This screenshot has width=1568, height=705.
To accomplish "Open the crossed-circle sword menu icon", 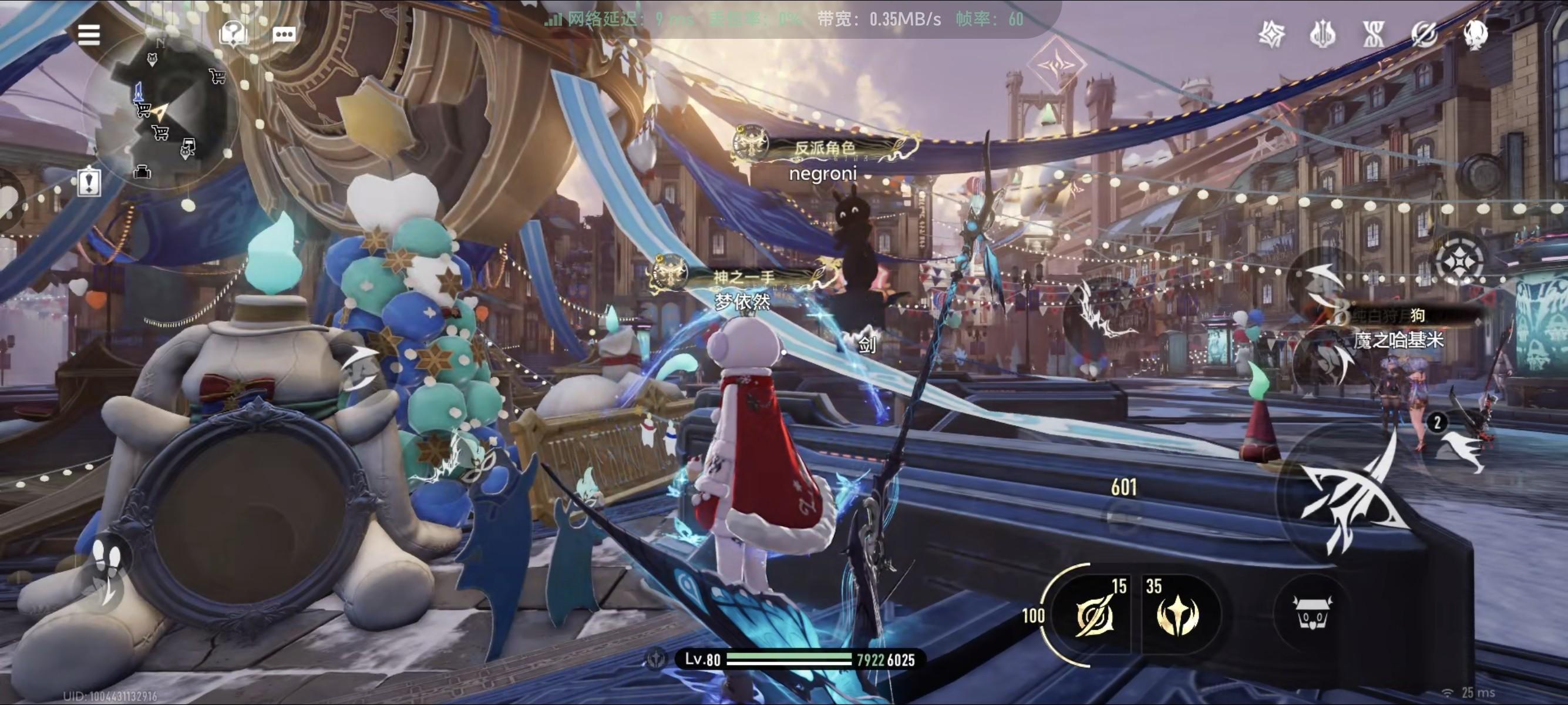I will tap(1424, 33).
